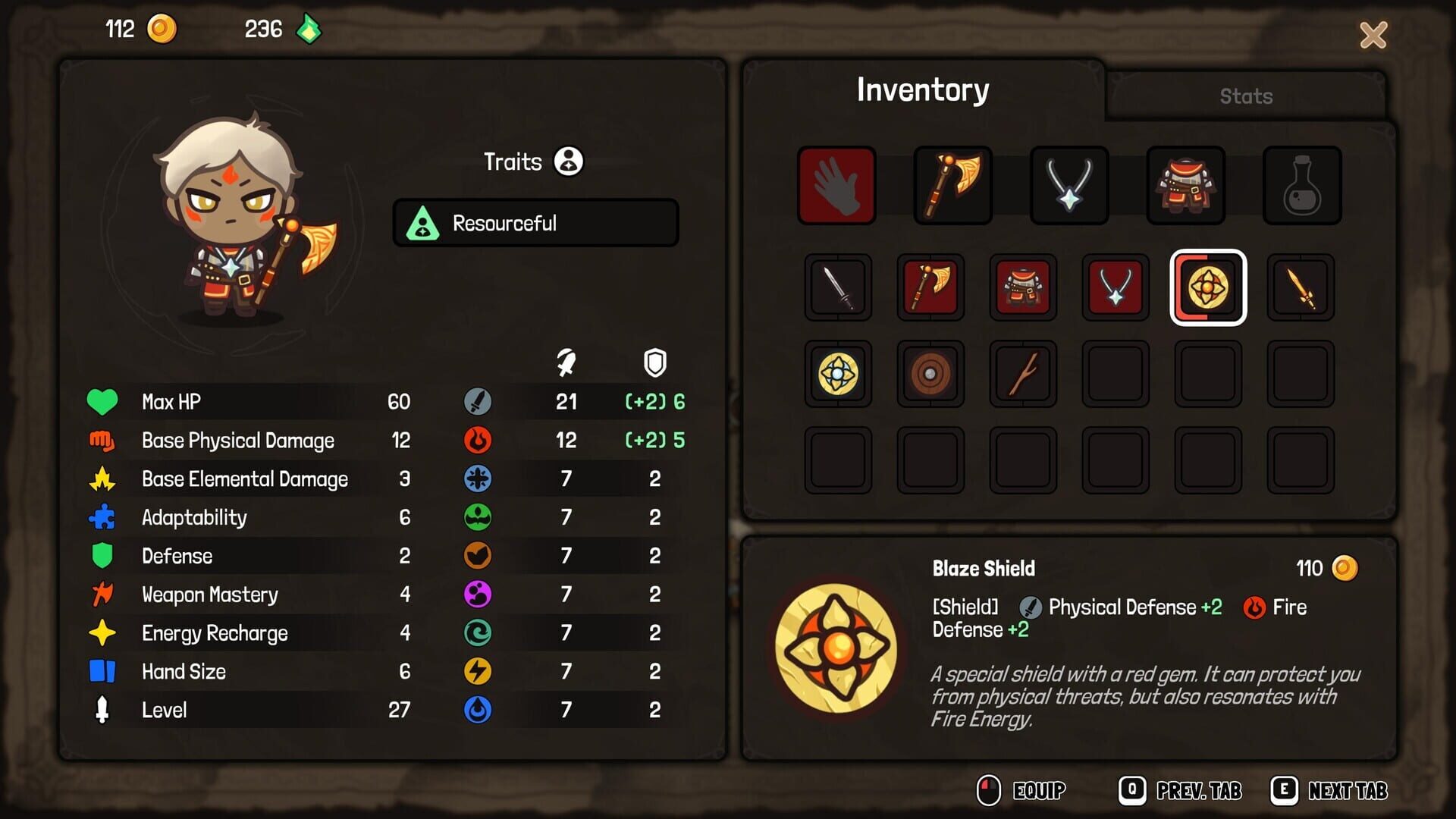
Task: Click the equipped golden axe slot
Action: (953, 185)
